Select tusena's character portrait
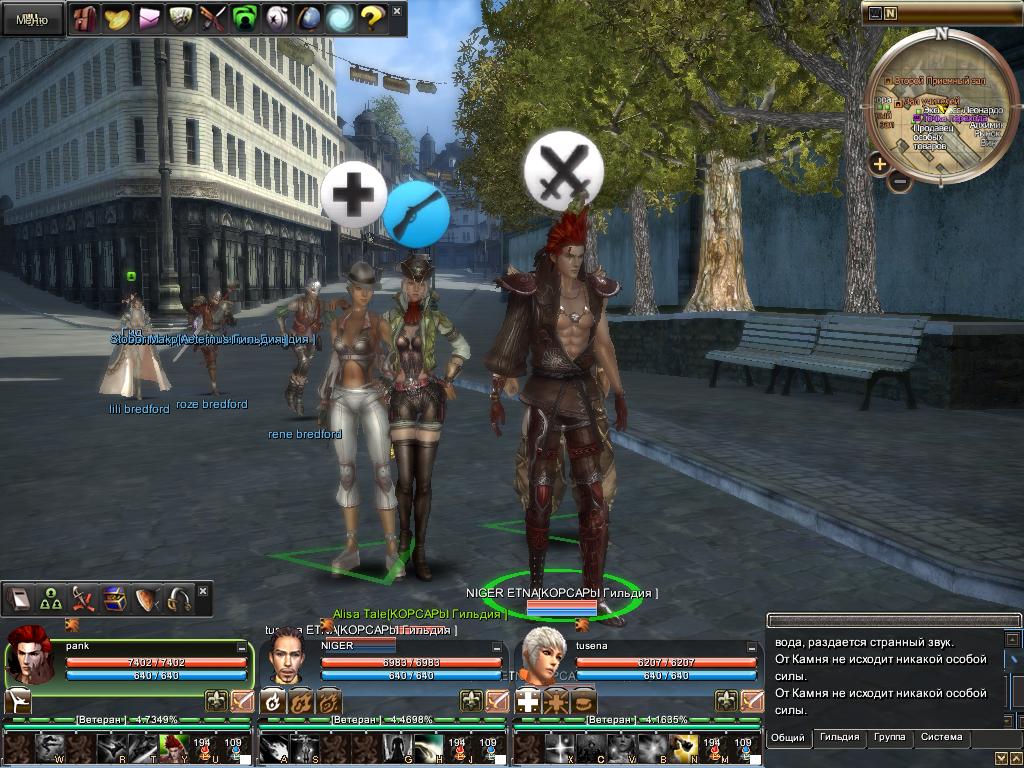 pyautogui.click(x=540, y=657)
